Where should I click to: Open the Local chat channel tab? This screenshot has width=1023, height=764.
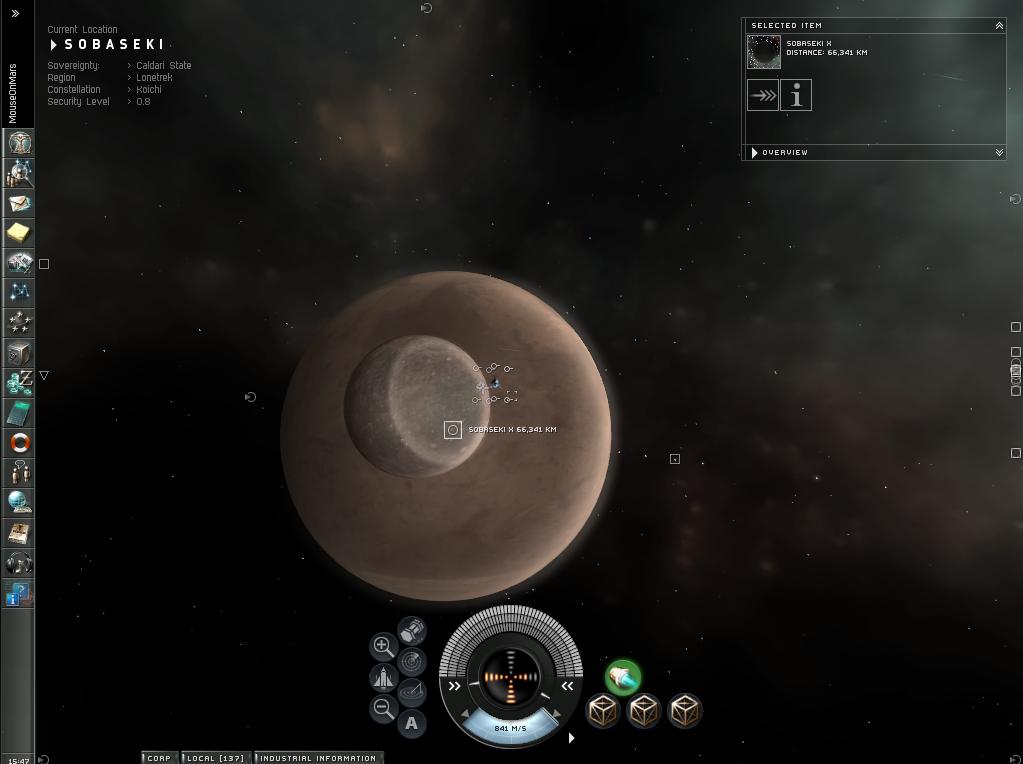[x=216, y=758]
